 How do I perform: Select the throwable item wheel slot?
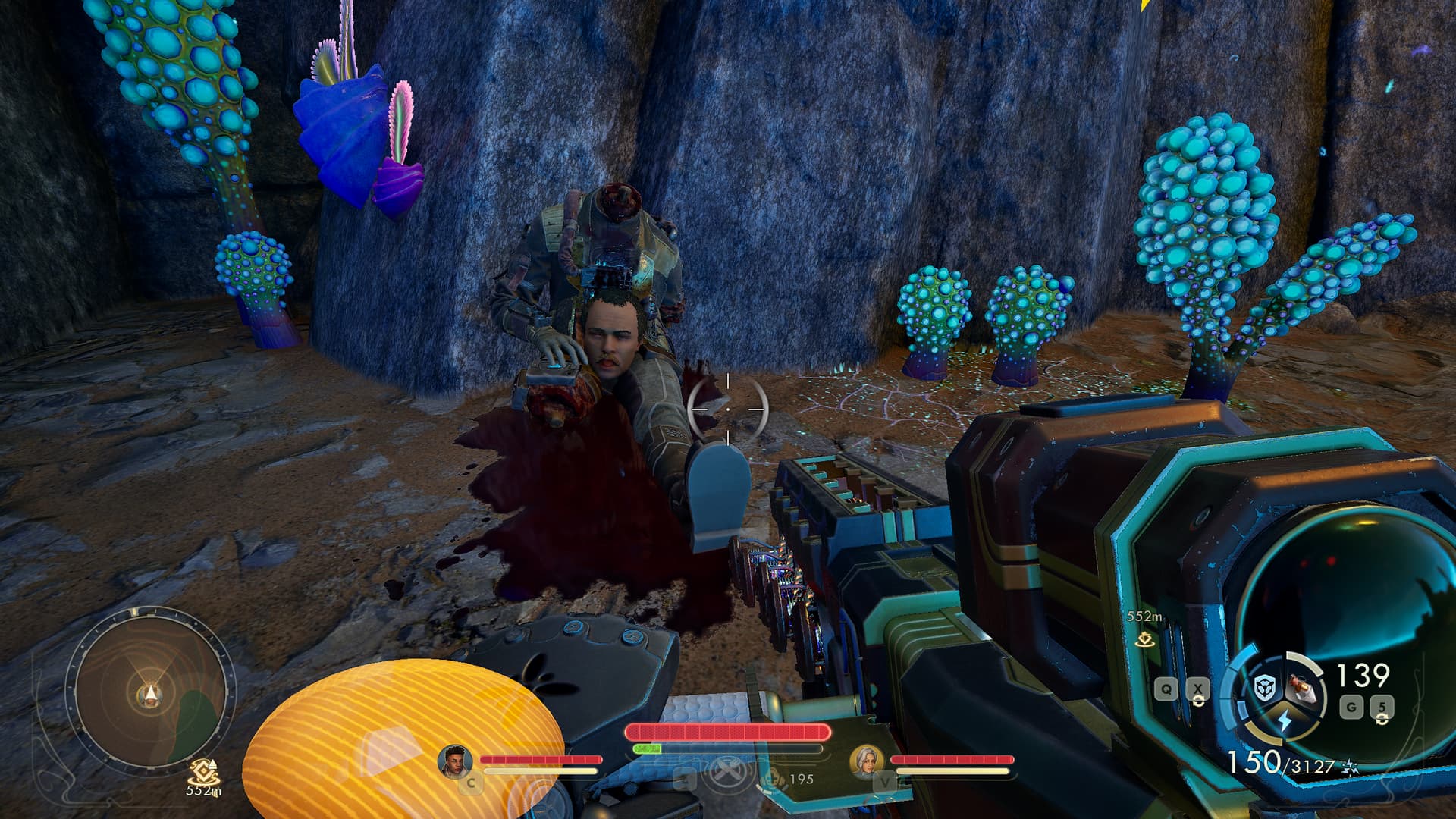(x=1303, y=689)
